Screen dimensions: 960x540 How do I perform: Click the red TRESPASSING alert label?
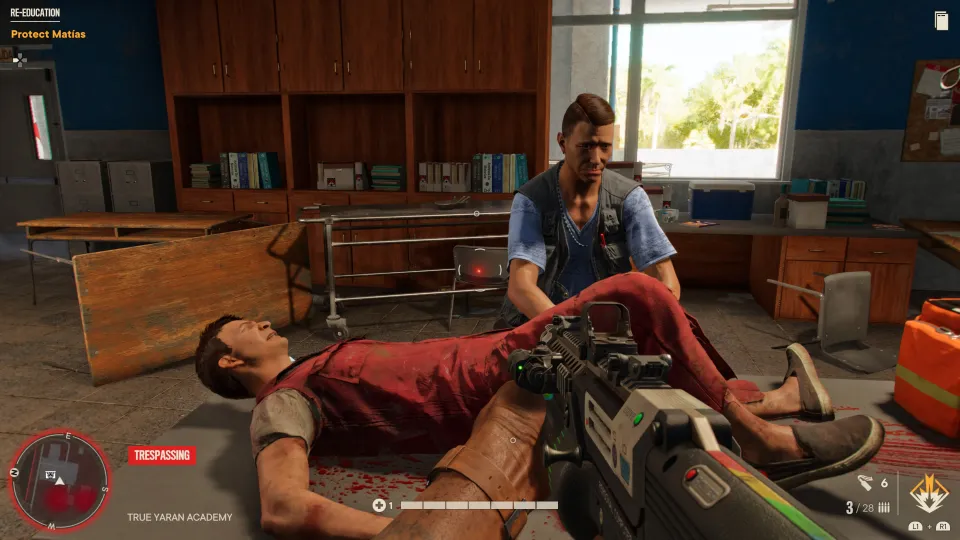[x=161, y=456]
